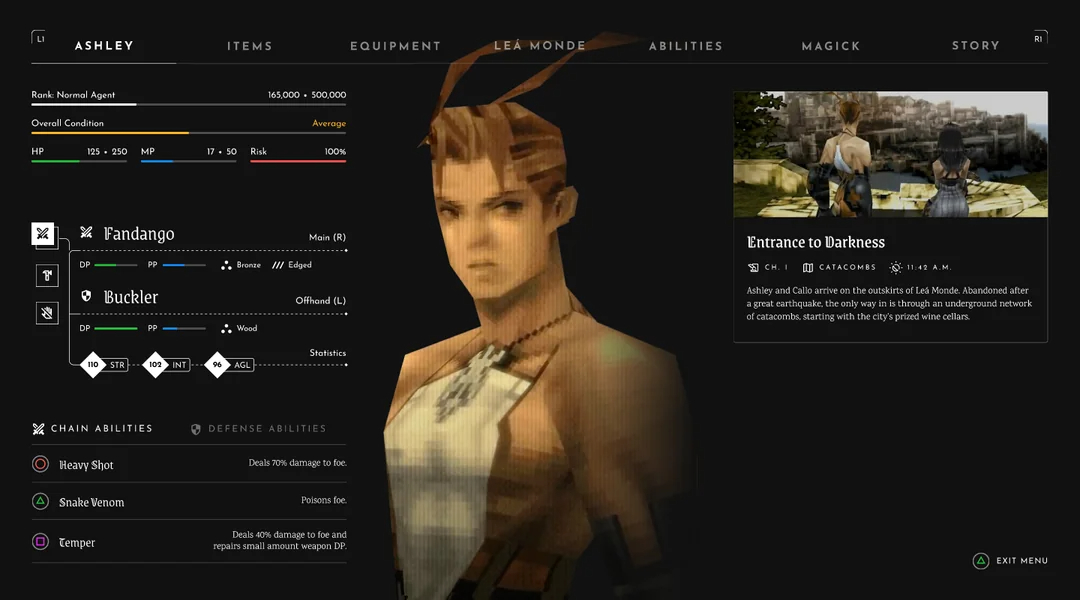Viewport: 1080px width, 600px height.
Task: Show the Defense Abilities list
Action: (258, 429)
